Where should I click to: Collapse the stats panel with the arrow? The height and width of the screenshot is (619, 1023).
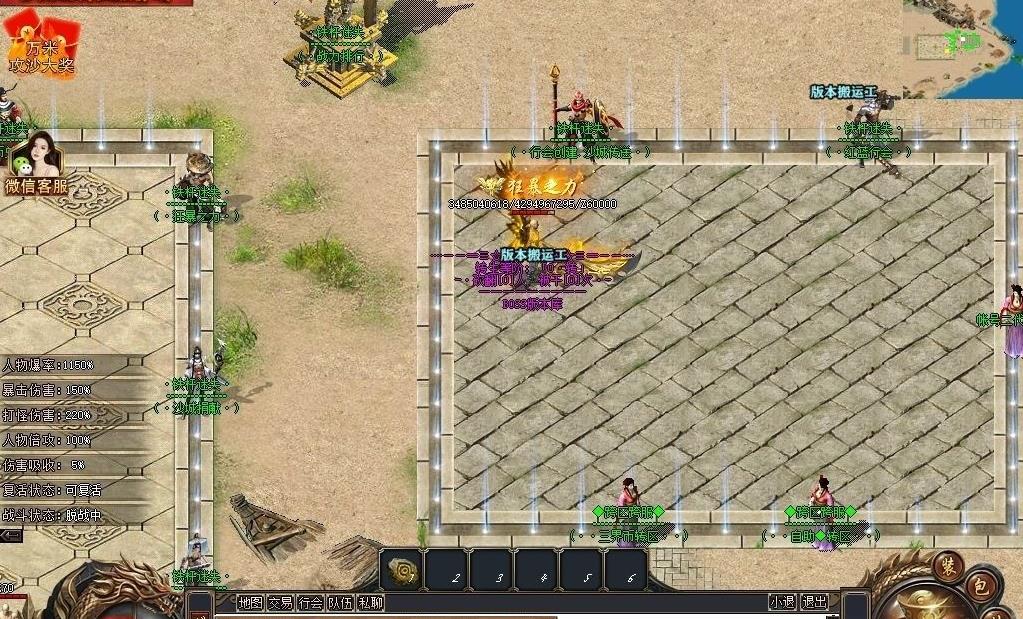(11, 536)
